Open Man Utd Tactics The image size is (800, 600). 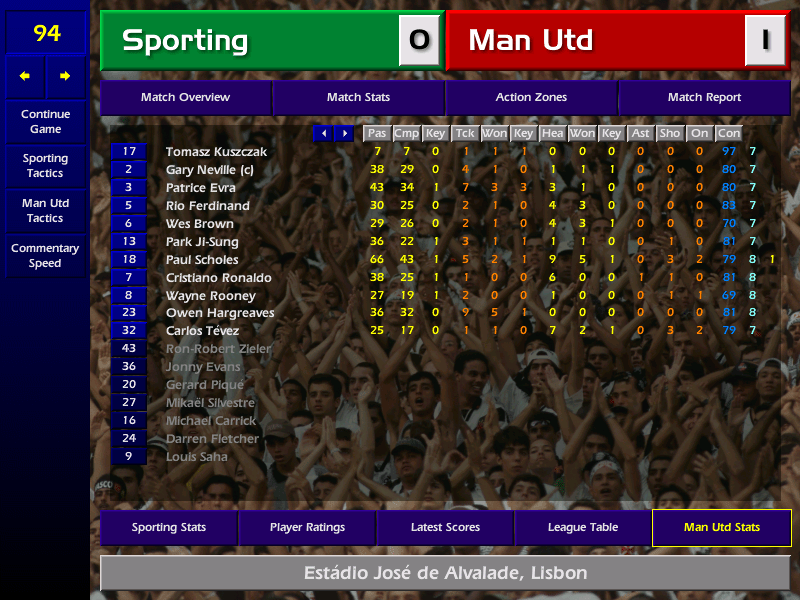tap(45, 211)
